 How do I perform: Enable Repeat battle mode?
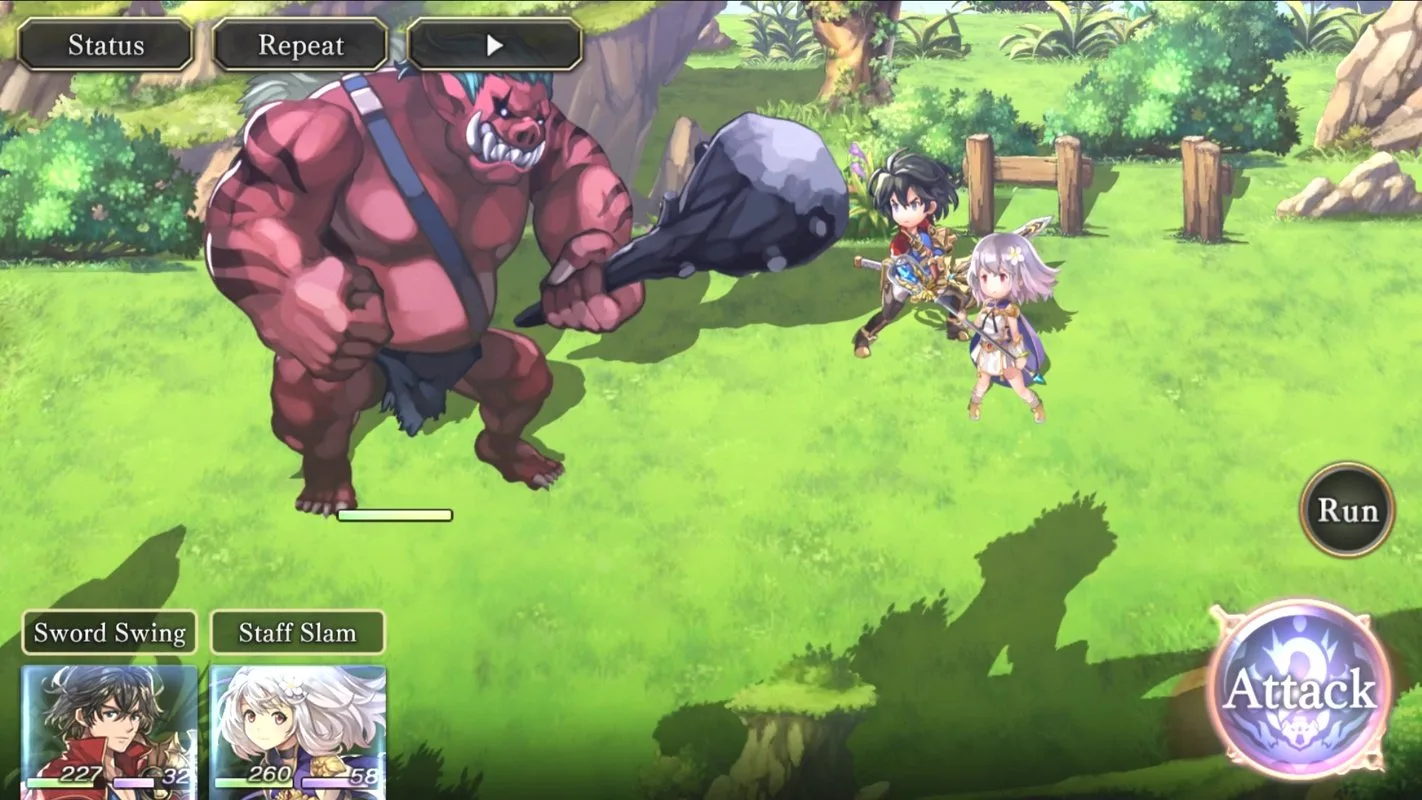click(299, 44)
